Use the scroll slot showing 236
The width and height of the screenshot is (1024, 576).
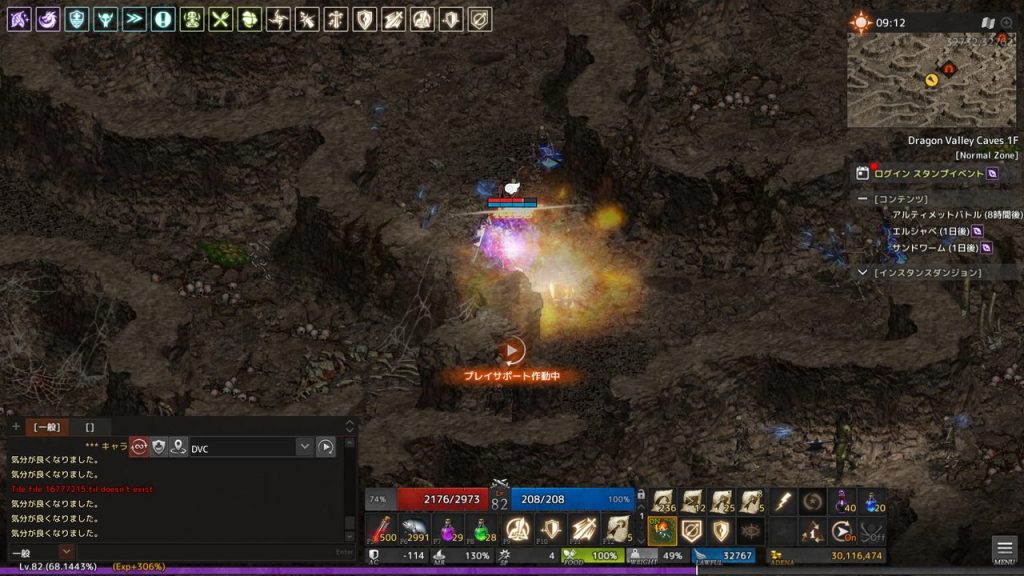663,501
